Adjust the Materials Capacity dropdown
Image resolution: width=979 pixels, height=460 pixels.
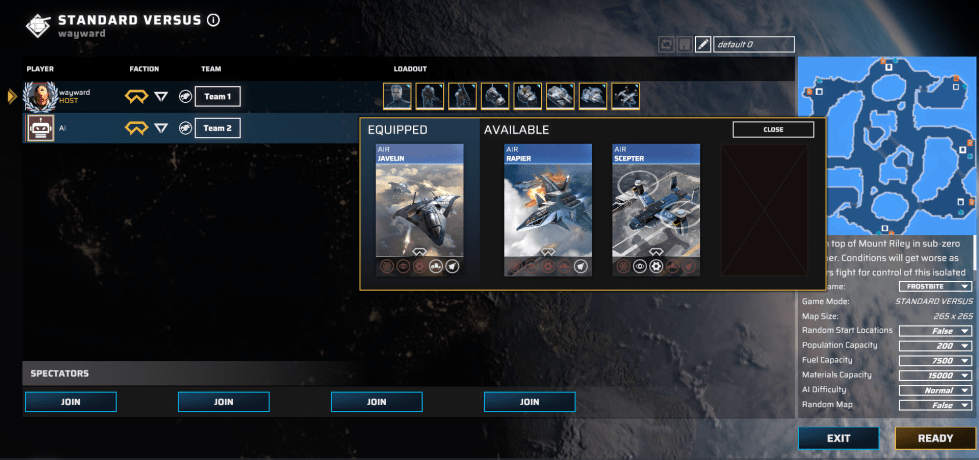[935, 376]
